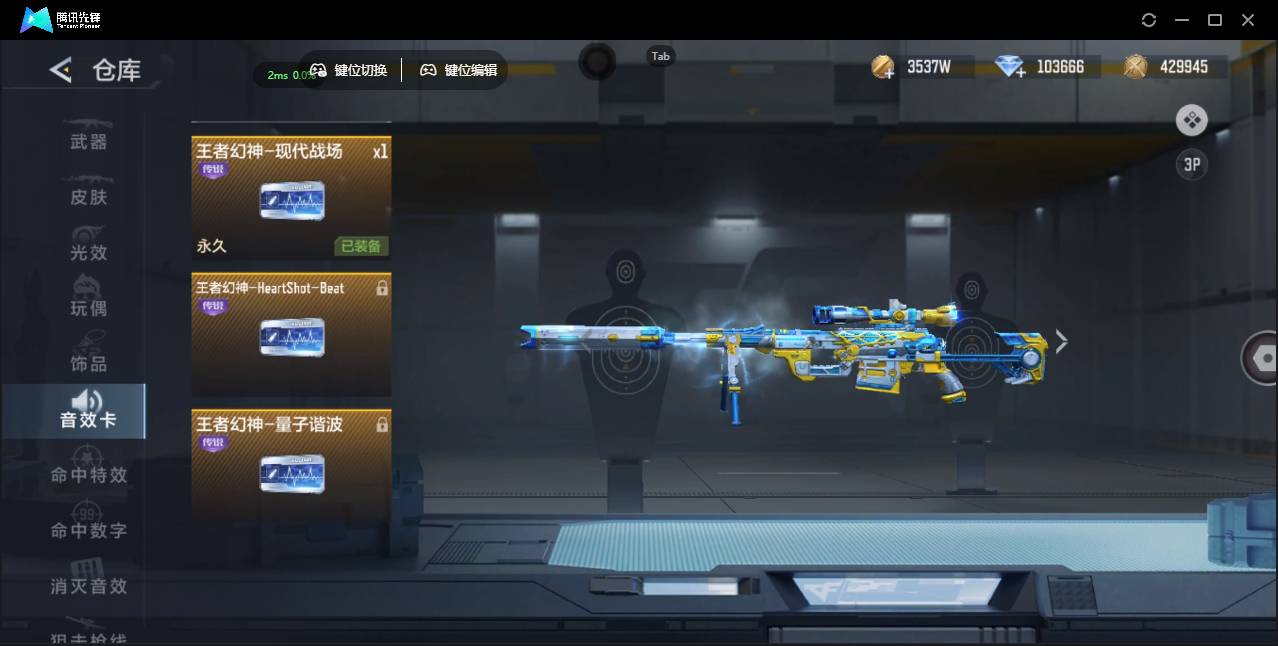Go back from the 仓库 warehouse screen
This screenshot has width=1278, height=646.
coord(61,70)
